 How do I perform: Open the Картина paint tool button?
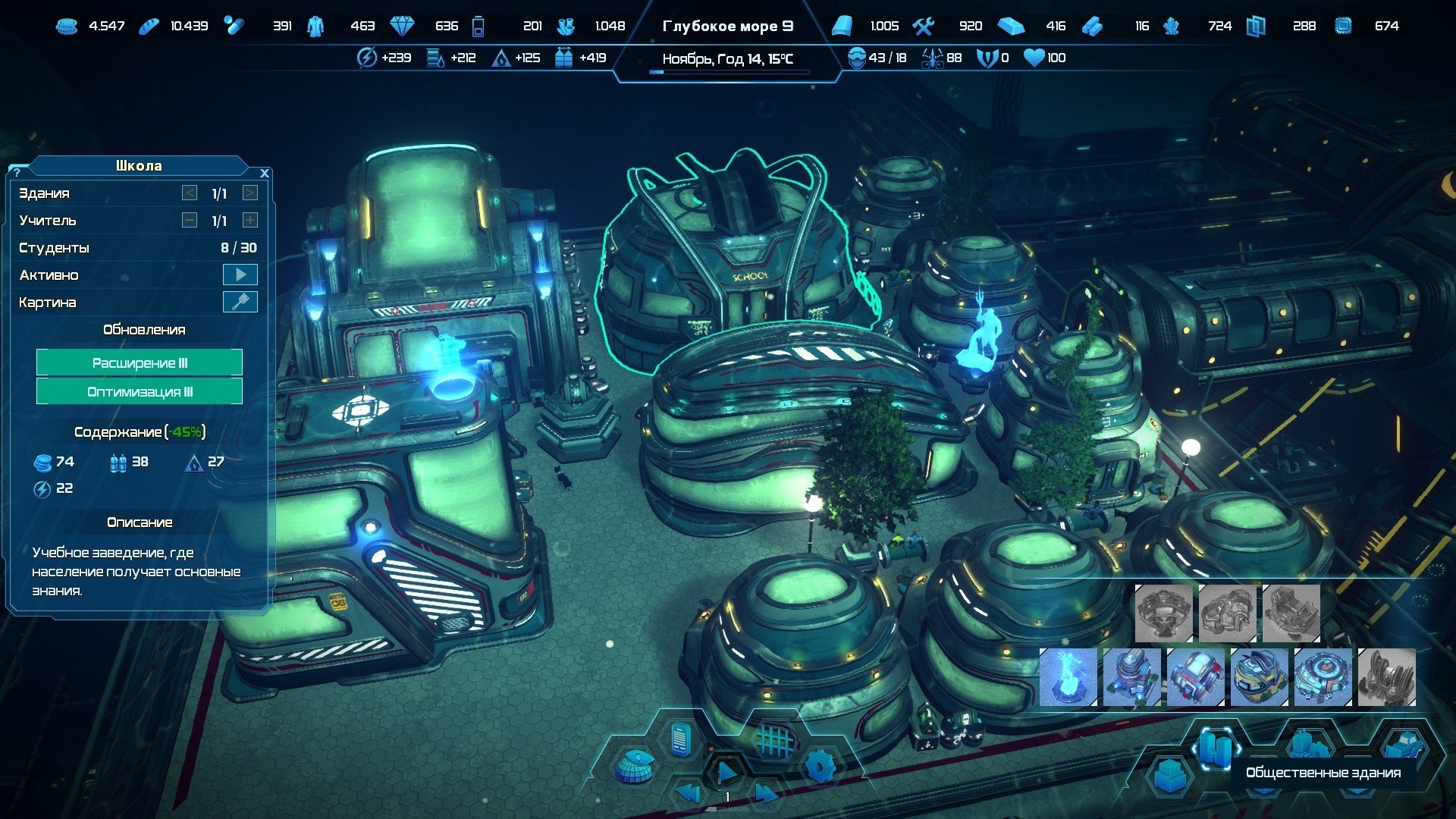[x=240, y=302]
